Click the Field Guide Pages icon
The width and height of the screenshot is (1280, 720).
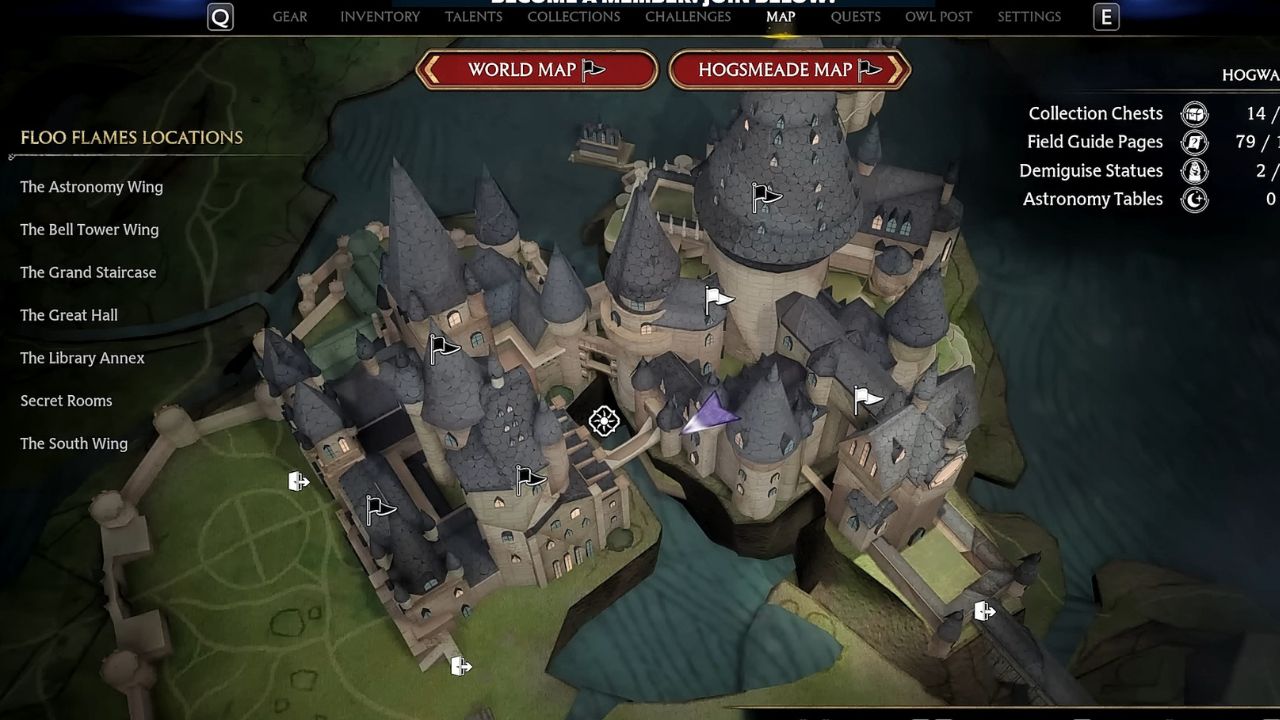pos(1194,142)
